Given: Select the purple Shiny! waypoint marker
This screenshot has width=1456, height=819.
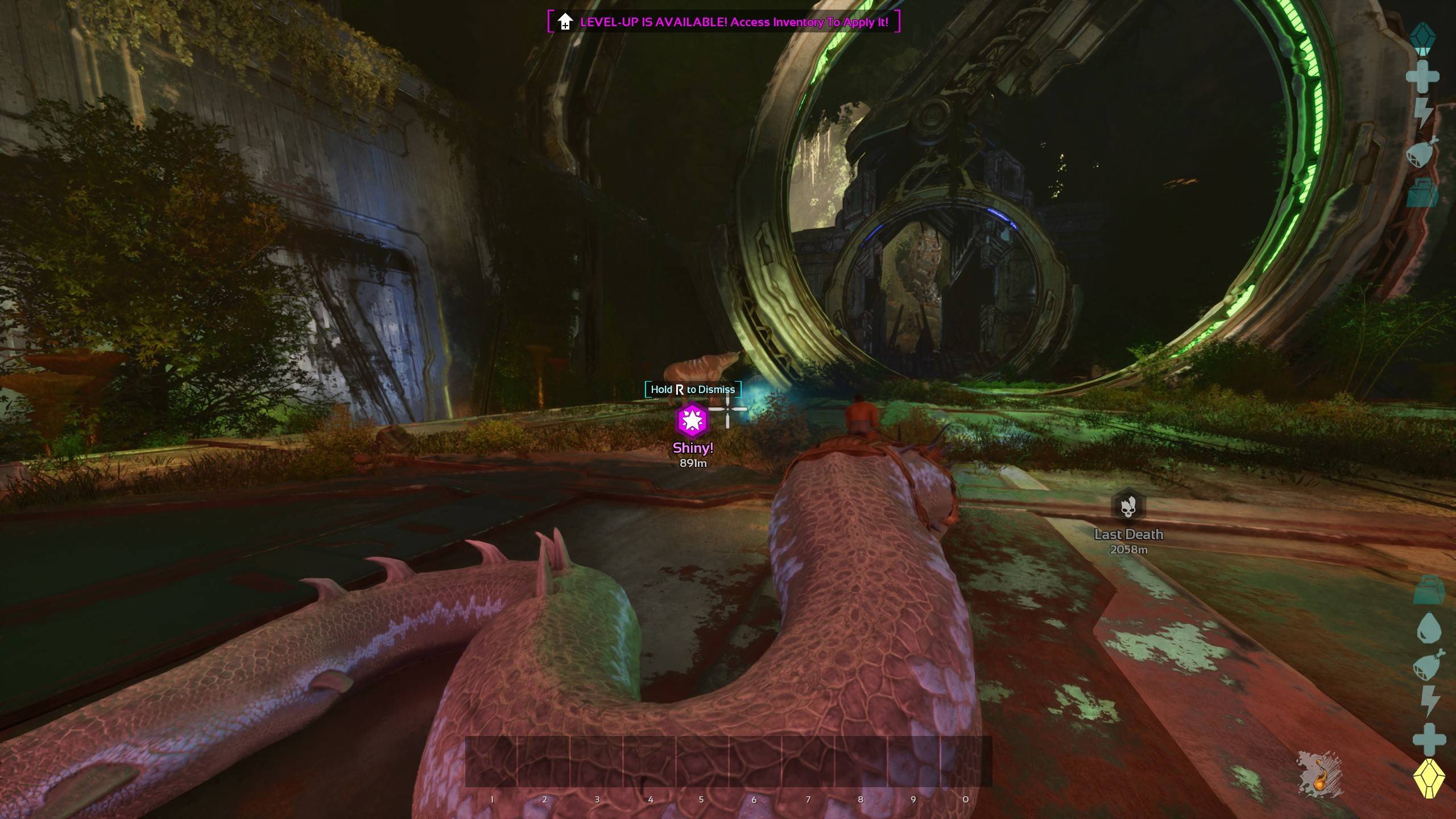Looking at the screenshot, I should tap(692, 420).
